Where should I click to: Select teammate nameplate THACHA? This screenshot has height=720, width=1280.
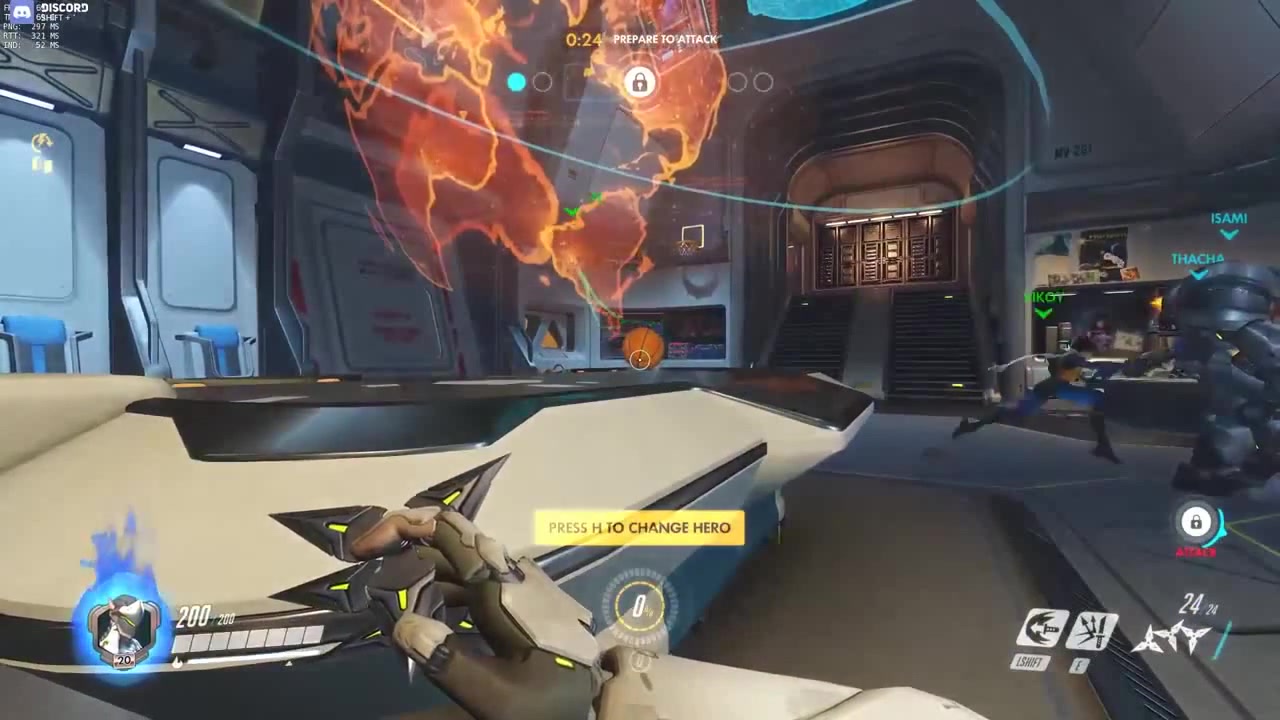point(1197,258)
